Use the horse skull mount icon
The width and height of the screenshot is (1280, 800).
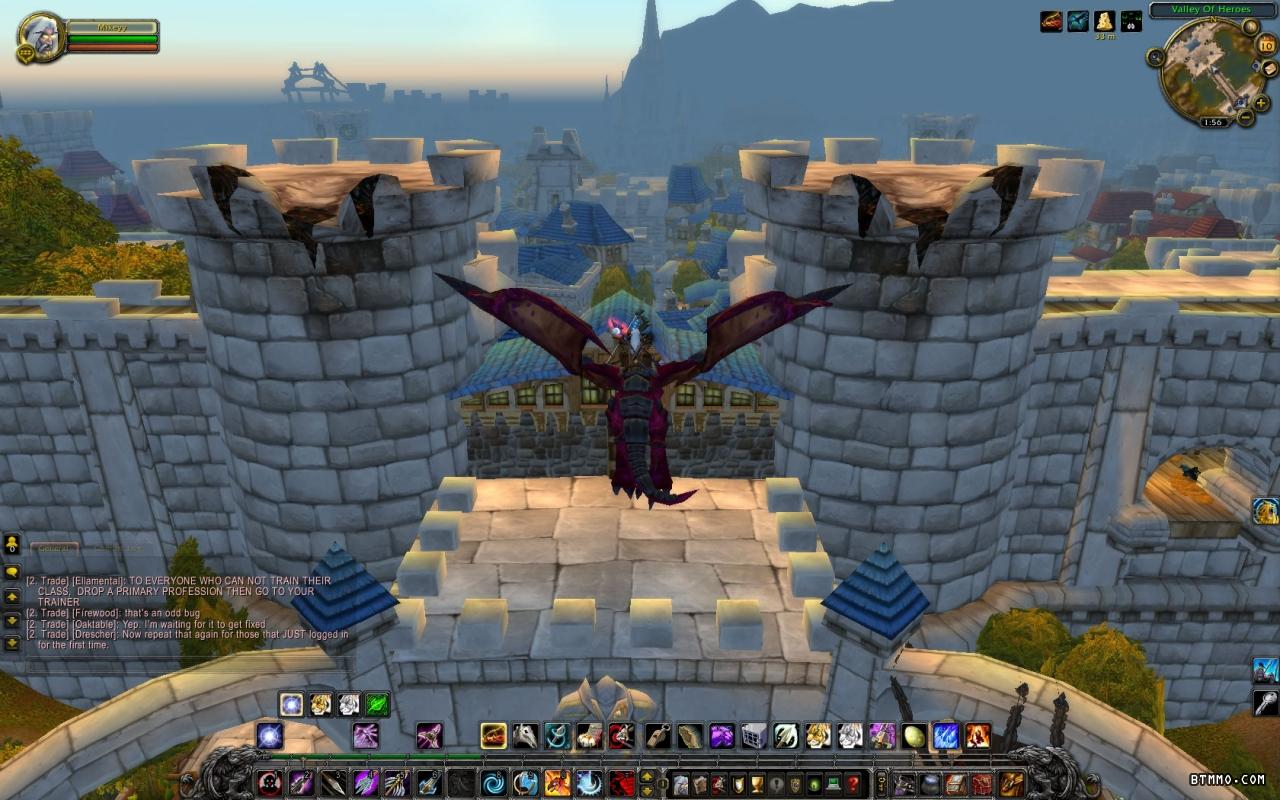[526, 736]
